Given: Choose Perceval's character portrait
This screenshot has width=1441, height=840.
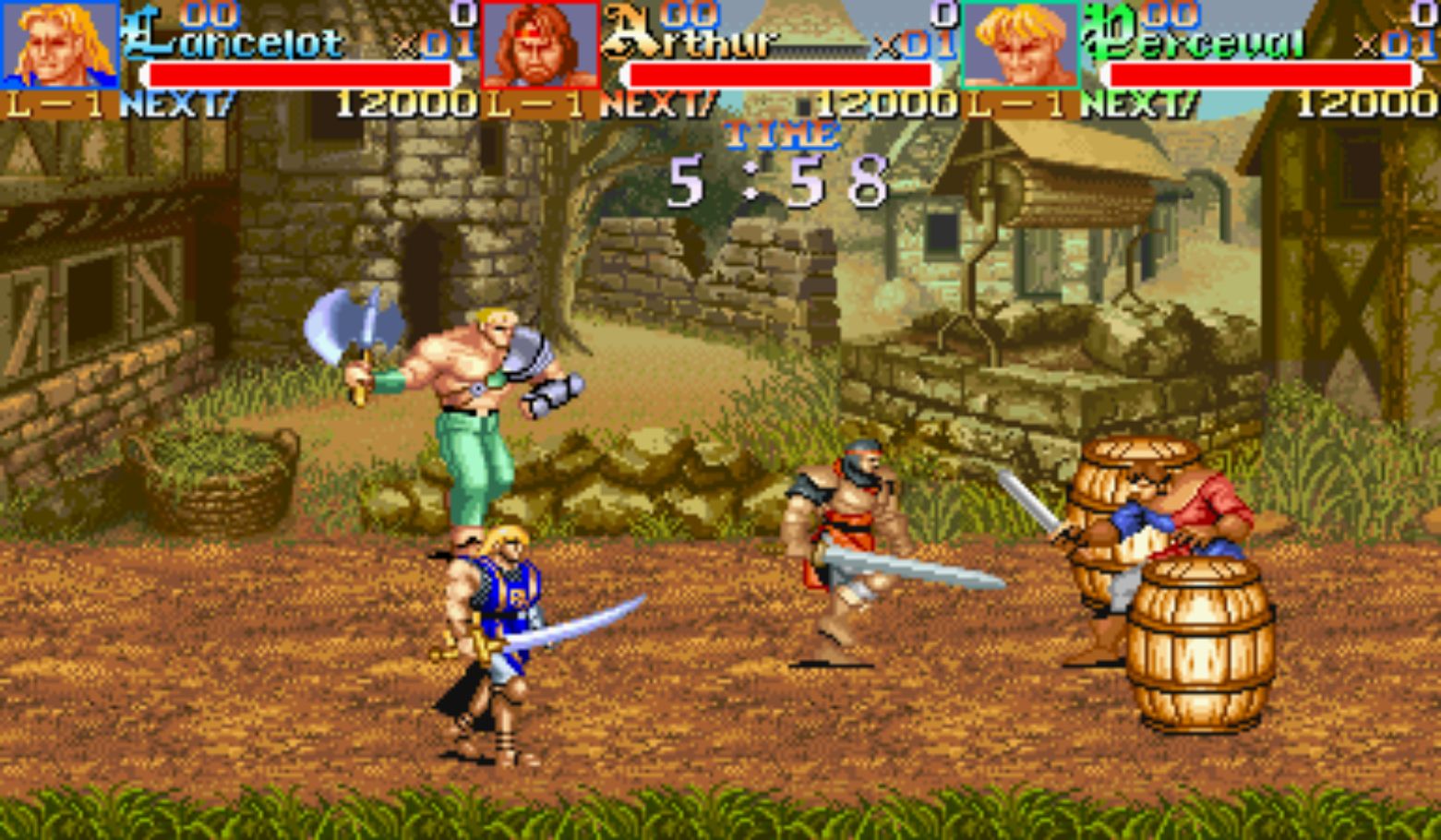Looking at the screenshot, I should [1020, 44].
